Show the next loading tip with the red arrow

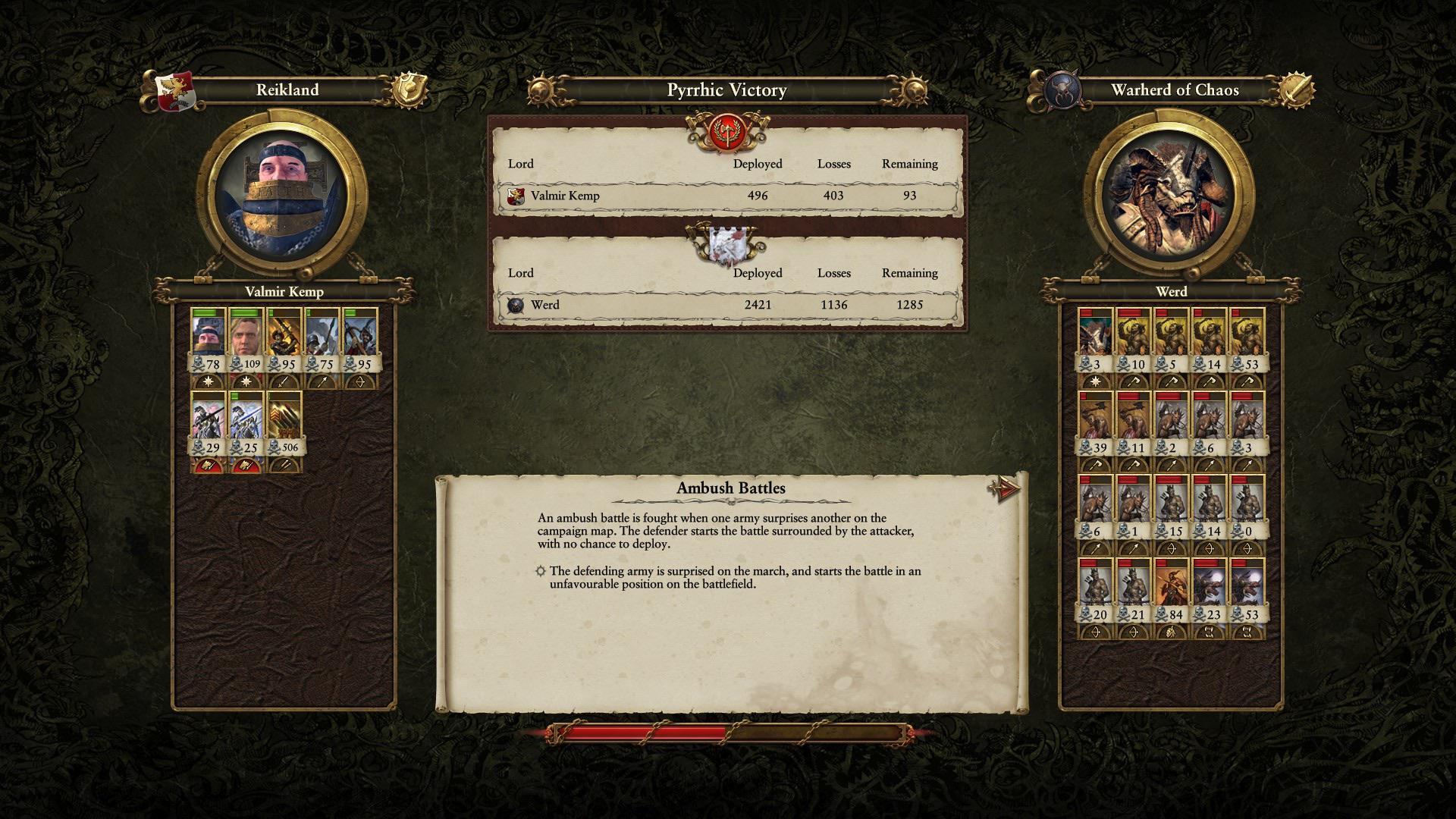(1004, 489)
